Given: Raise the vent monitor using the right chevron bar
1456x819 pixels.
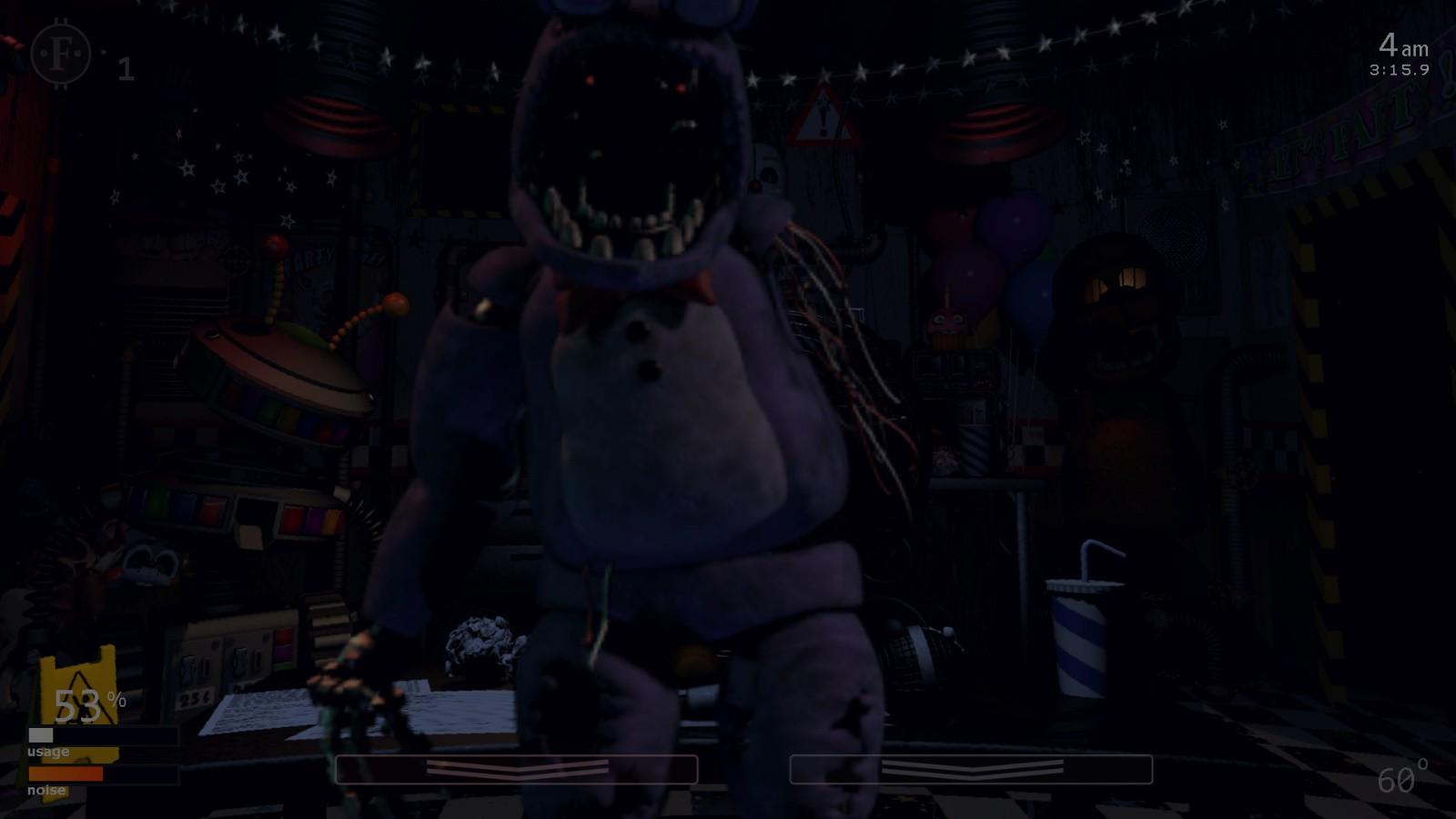Looking at the screenshot, I should point(974,767).
